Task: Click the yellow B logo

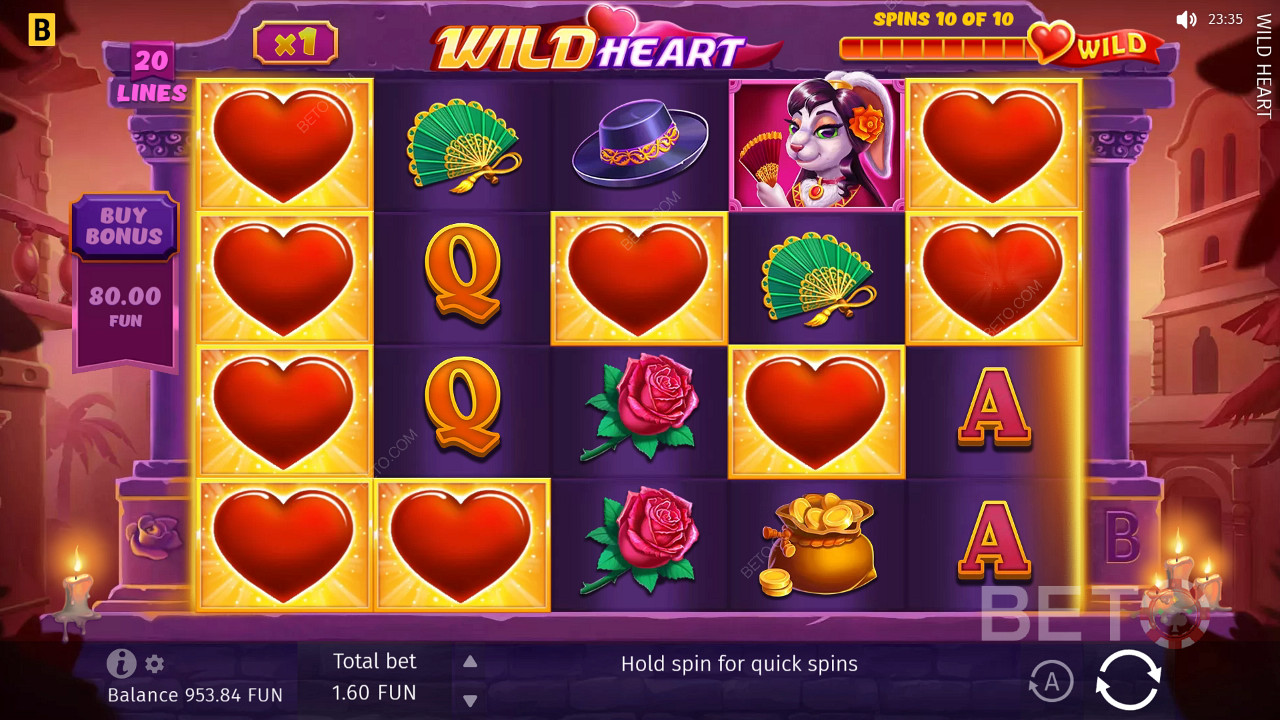Action: click(x=41, y=30)
